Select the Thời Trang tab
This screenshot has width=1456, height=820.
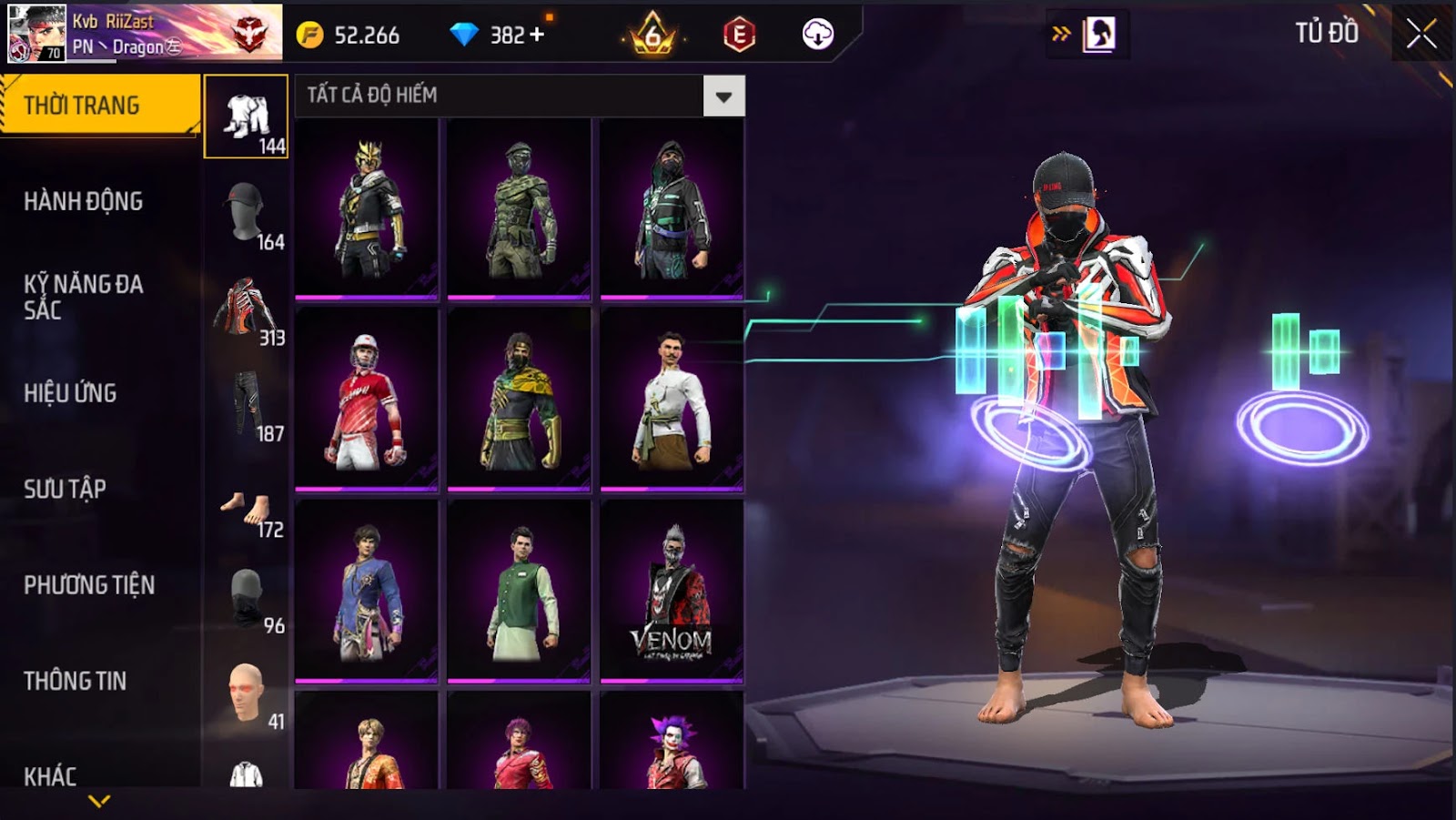[x=83, y=106]
